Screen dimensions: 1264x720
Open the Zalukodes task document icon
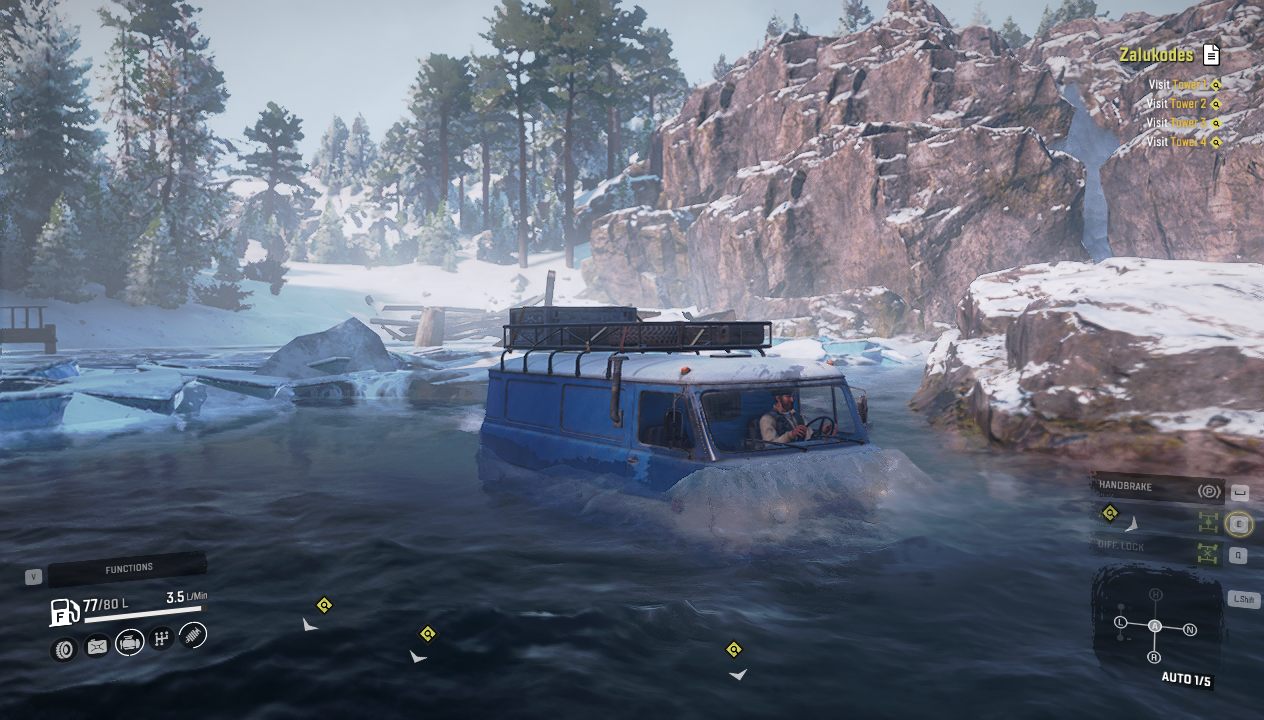pos(1211,54)
